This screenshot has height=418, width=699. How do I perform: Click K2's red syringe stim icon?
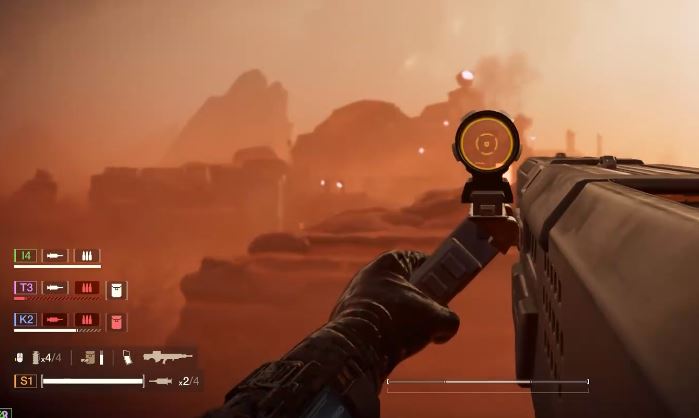click(x=56, y=320)
